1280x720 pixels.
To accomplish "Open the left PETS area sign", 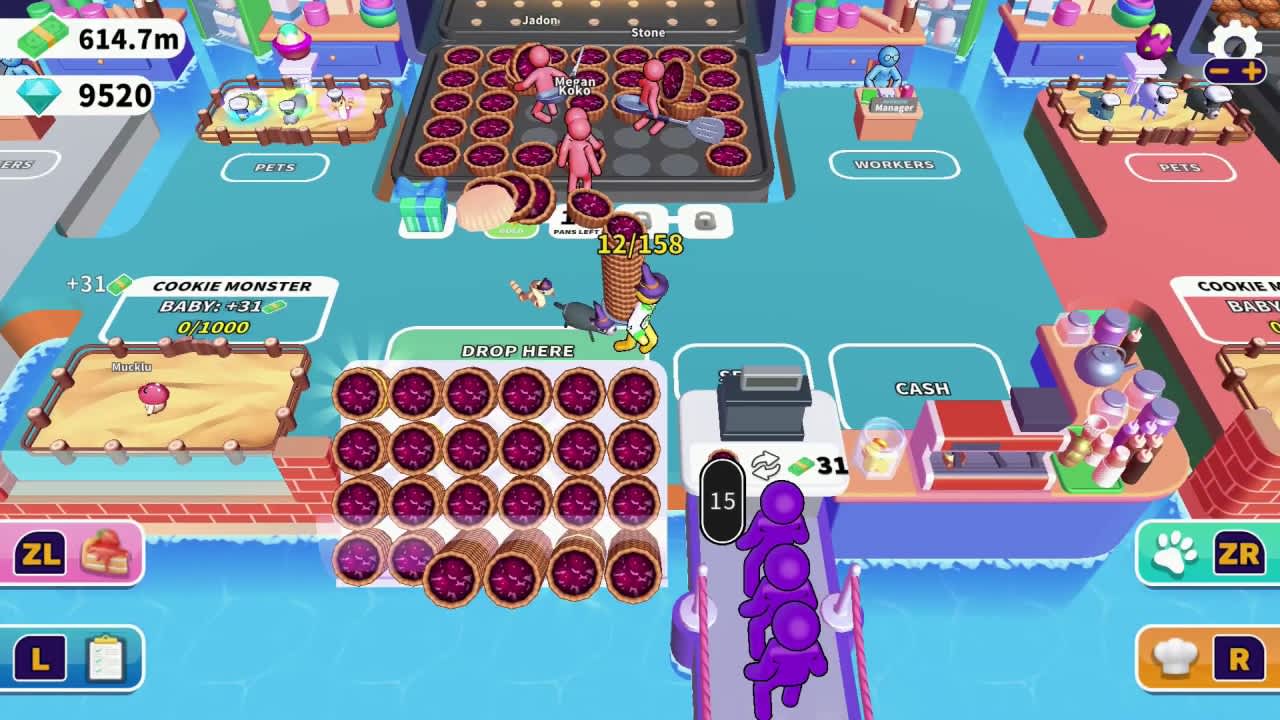I will [275, 168].
